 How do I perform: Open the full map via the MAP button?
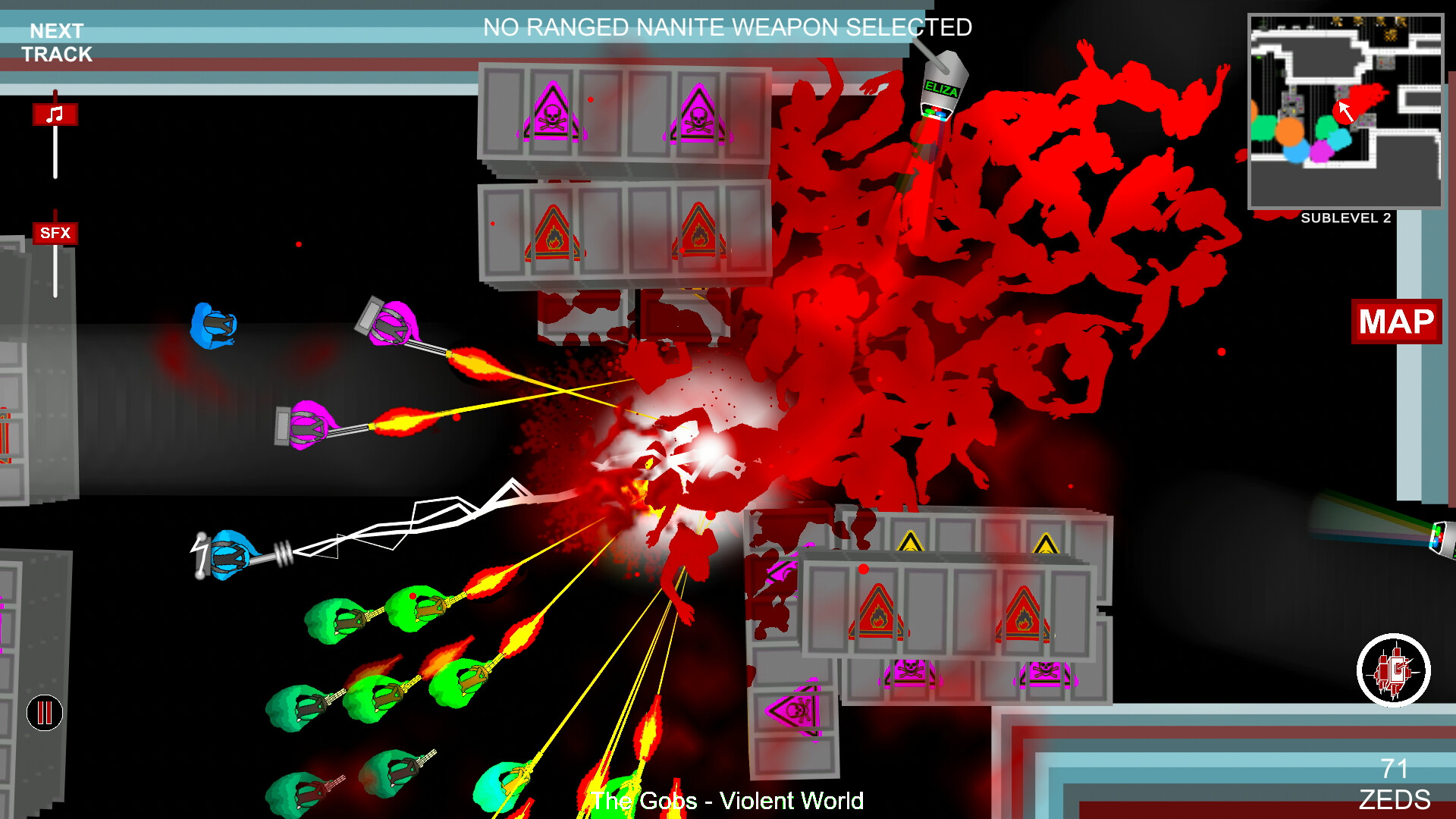(1396, 322)
